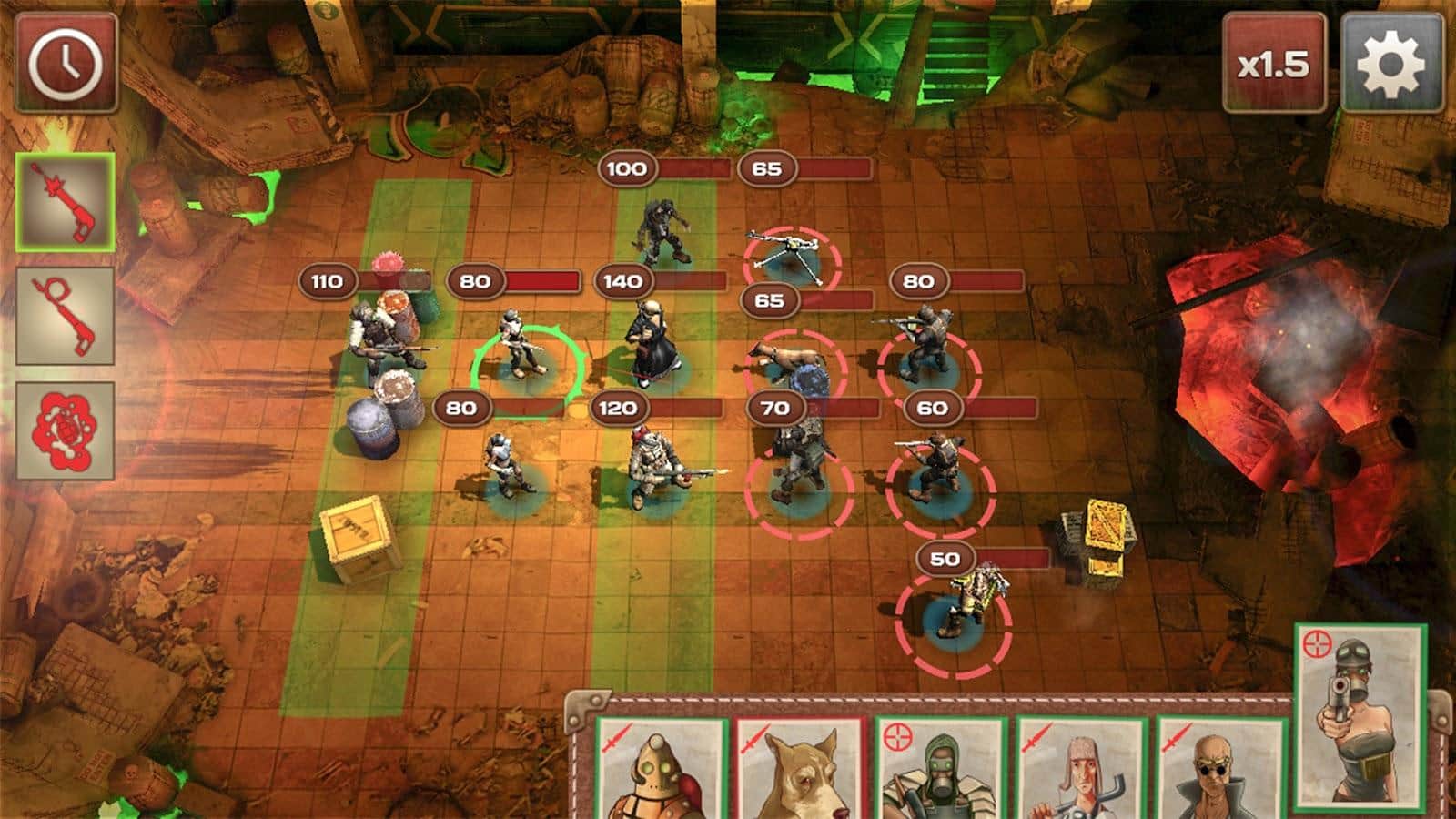Screen dimensions: 1456x819
Task: Choose the gas mask soldier card
Action: [940, 769]
